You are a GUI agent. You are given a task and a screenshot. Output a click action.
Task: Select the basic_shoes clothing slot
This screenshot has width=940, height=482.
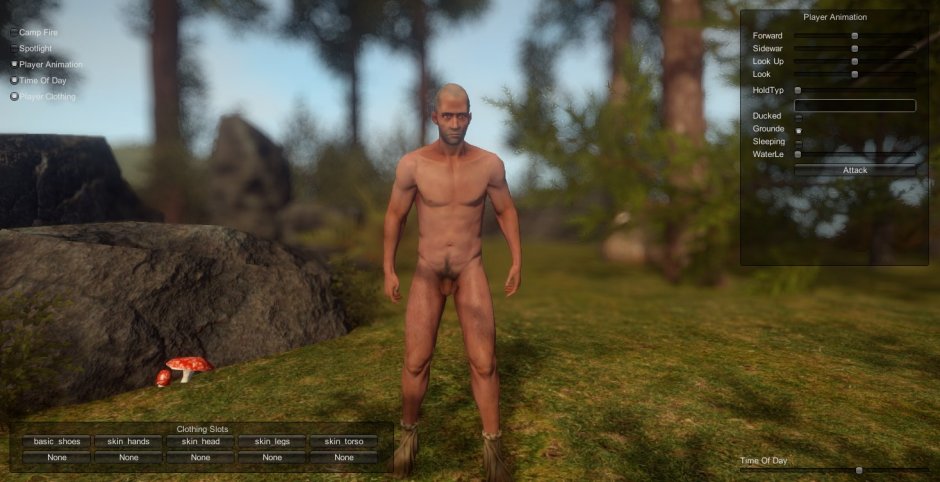57,441
